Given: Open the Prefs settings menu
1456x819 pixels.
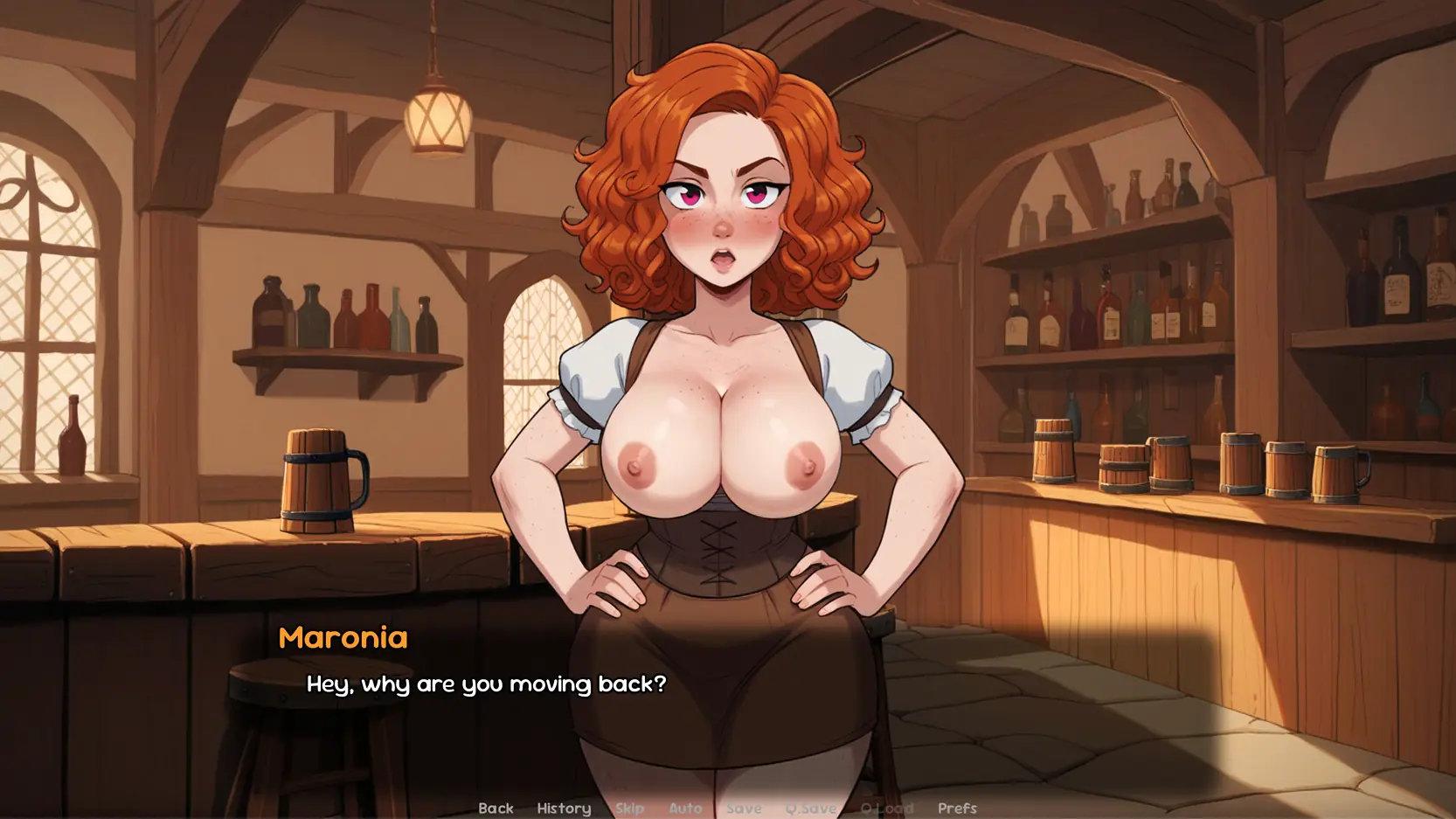Looking at the screenshot, I should pyautogui.click(x=957, y=809).
